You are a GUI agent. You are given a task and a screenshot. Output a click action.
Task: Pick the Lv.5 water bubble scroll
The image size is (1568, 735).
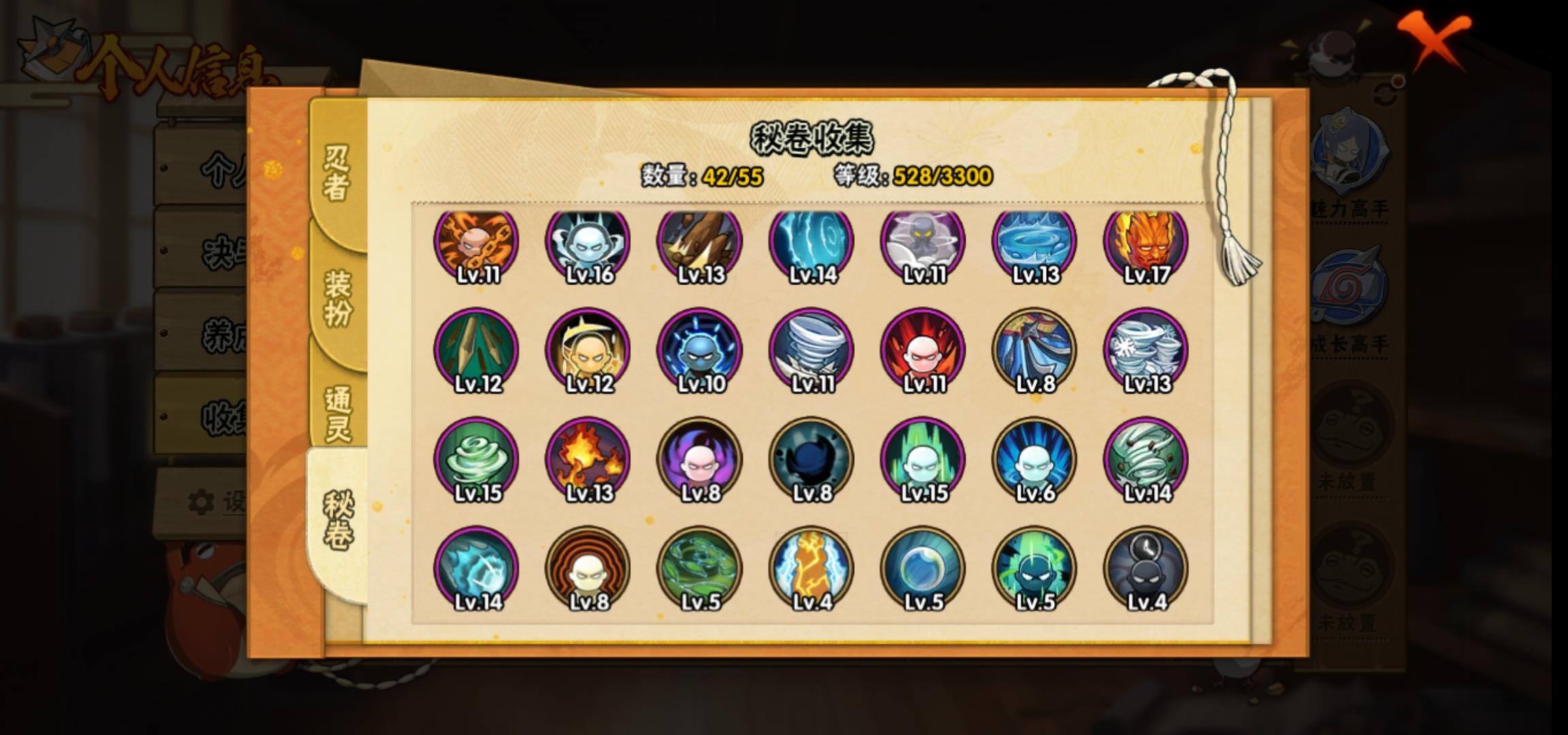pyautogui.click(x=923, y=568)
